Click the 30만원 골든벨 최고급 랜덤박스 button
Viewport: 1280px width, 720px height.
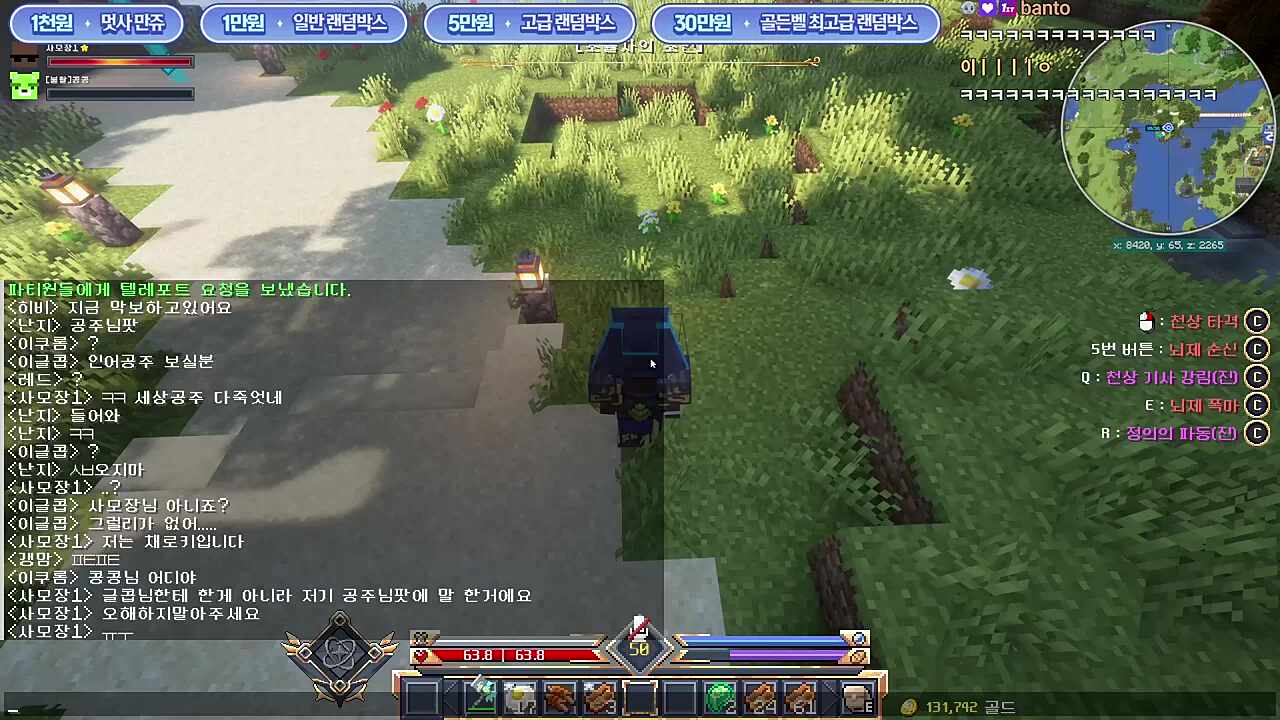[x=795, y=23]
